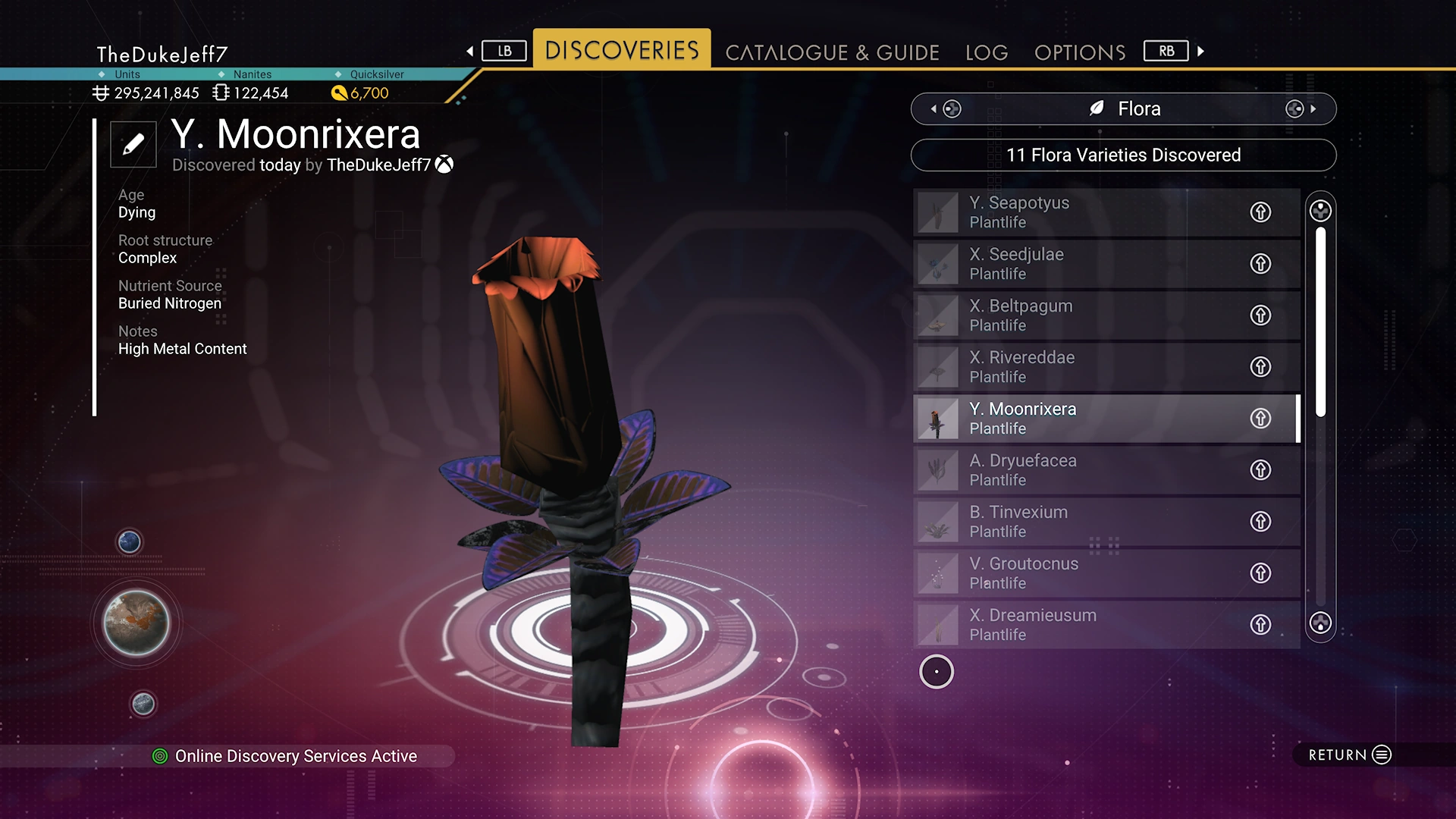Pick A. Dryuefacea from the list

1077,470
